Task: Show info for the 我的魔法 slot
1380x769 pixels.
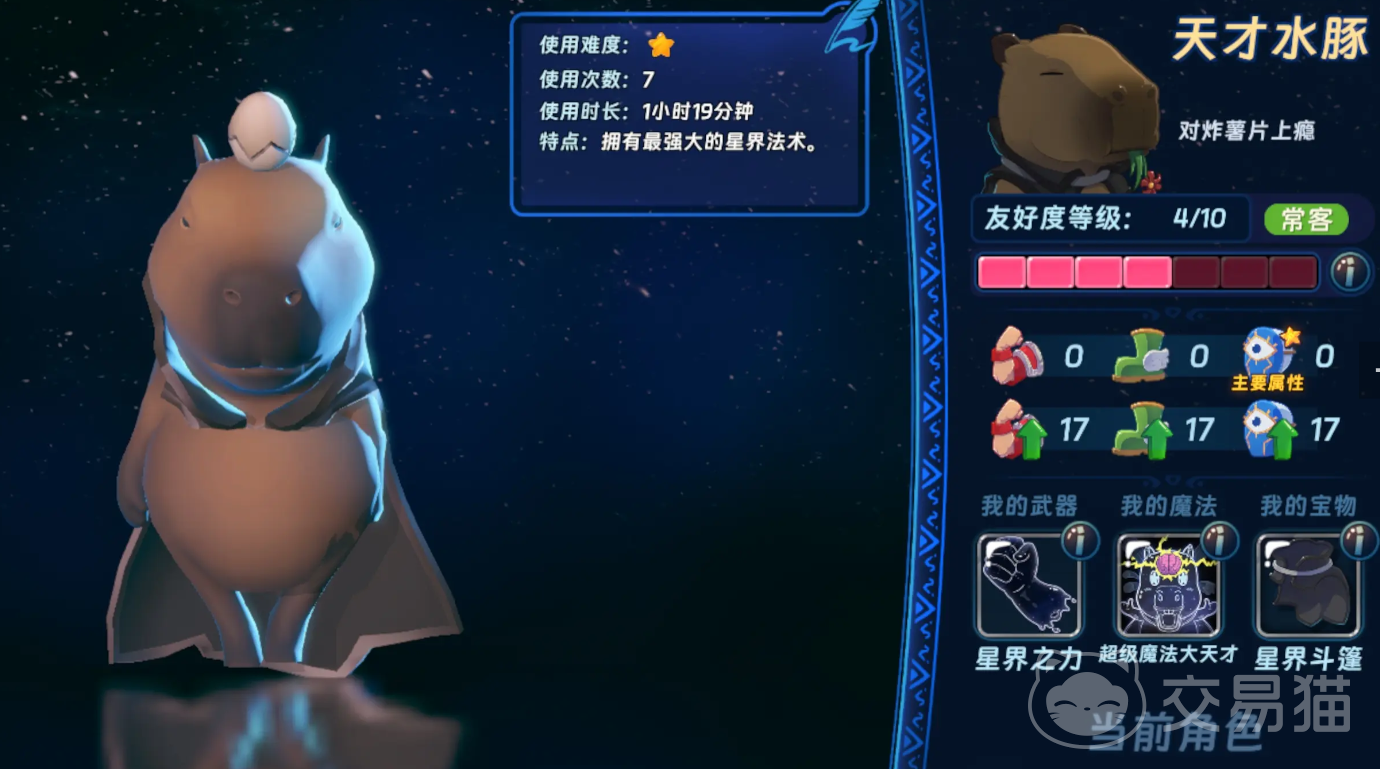Action: click(x=1219, y=541)
